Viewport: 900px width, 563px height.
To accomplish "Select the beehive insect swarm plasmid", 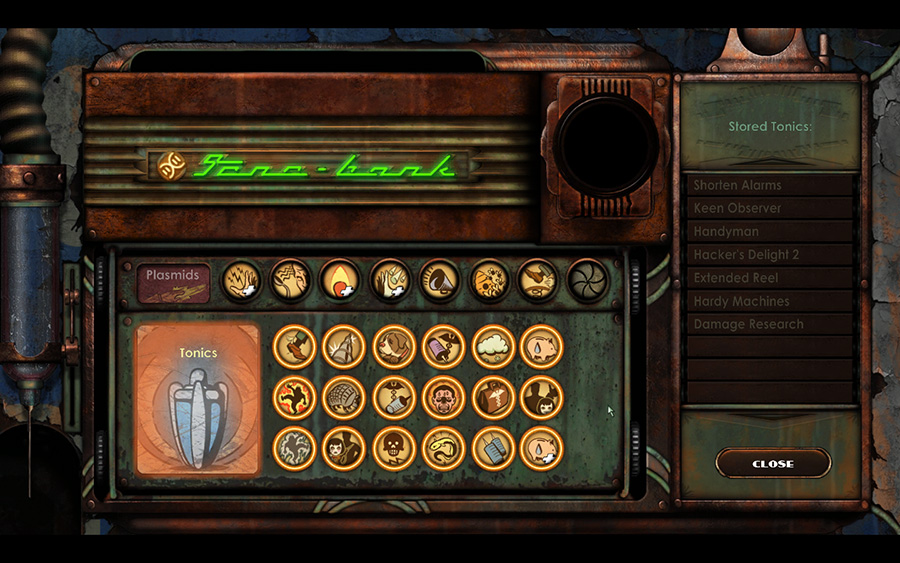I will pos(489,280).
